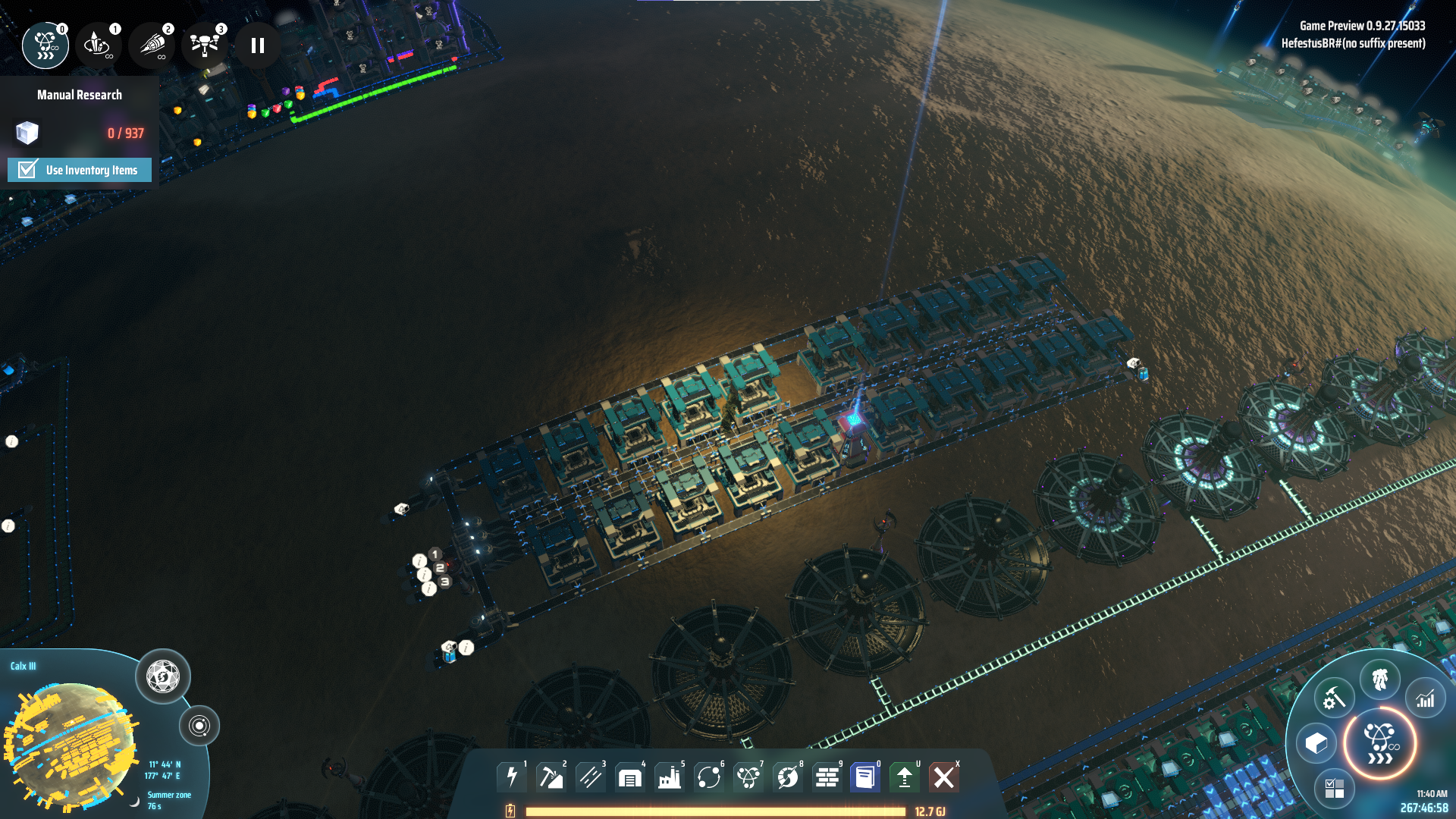
Task: Open the Dyson sphere build category
Action: coord(788,777)
